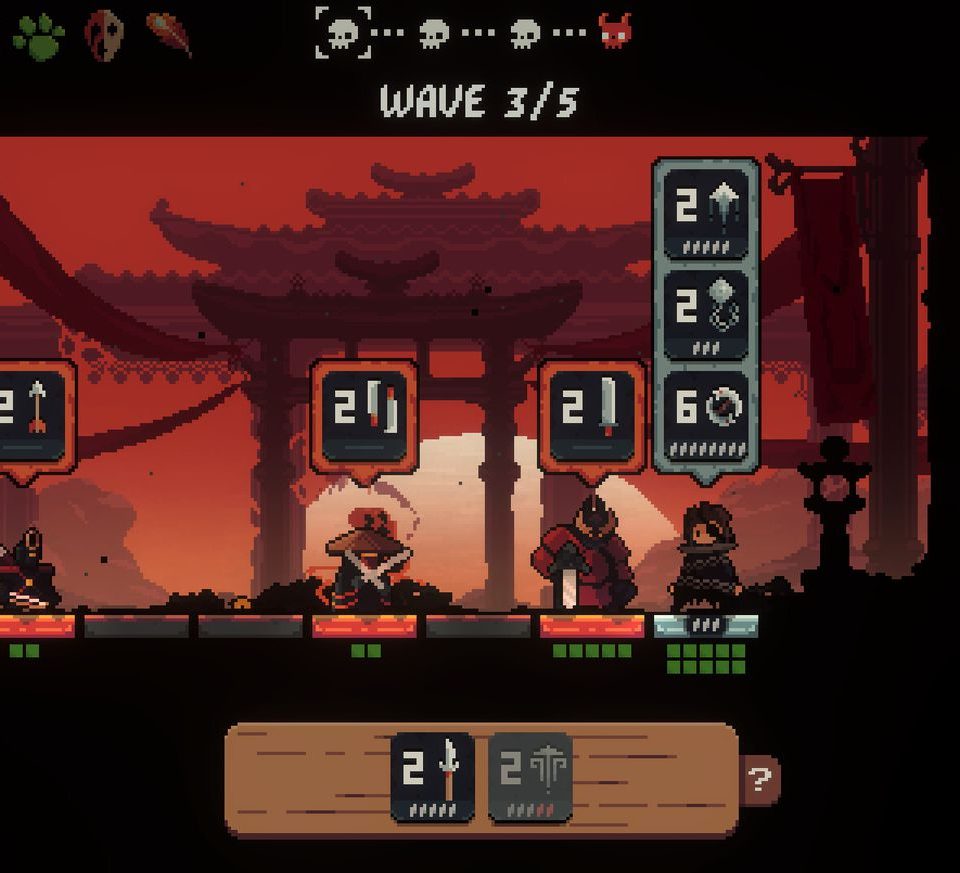Inspect the sword intent tile over the armored enemy
The height and width of the screenshot is (873, 960).
(591, 415)
